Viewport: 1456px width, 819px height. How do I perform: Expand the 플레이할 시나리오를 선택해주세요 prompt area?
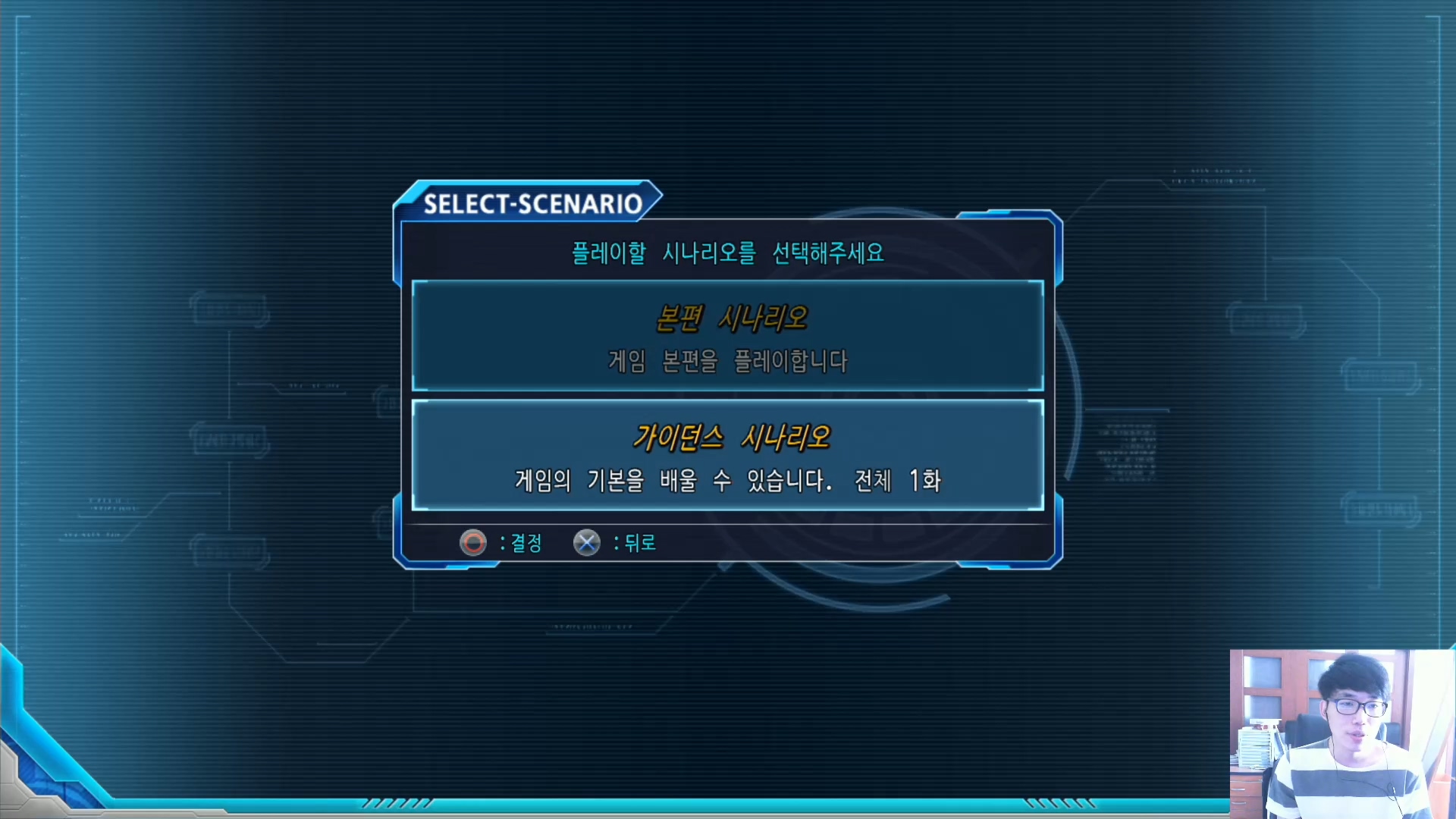pyautogui.click(x=726, y=253)
